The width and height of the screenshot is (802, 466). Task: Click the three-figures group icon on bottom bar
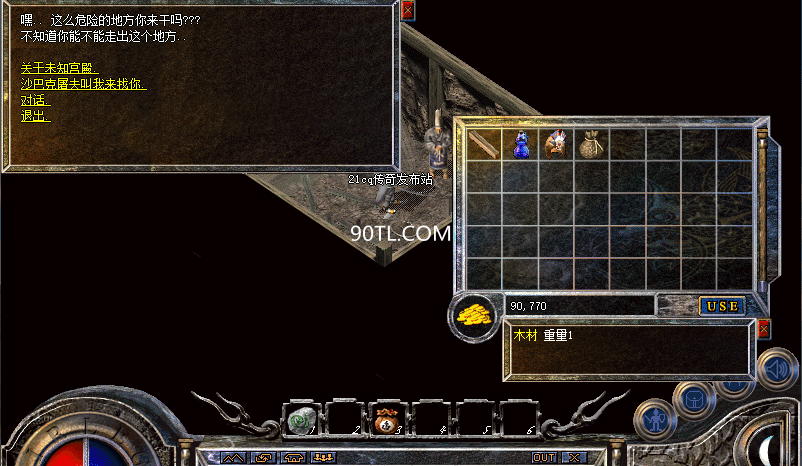coord(323,457)
